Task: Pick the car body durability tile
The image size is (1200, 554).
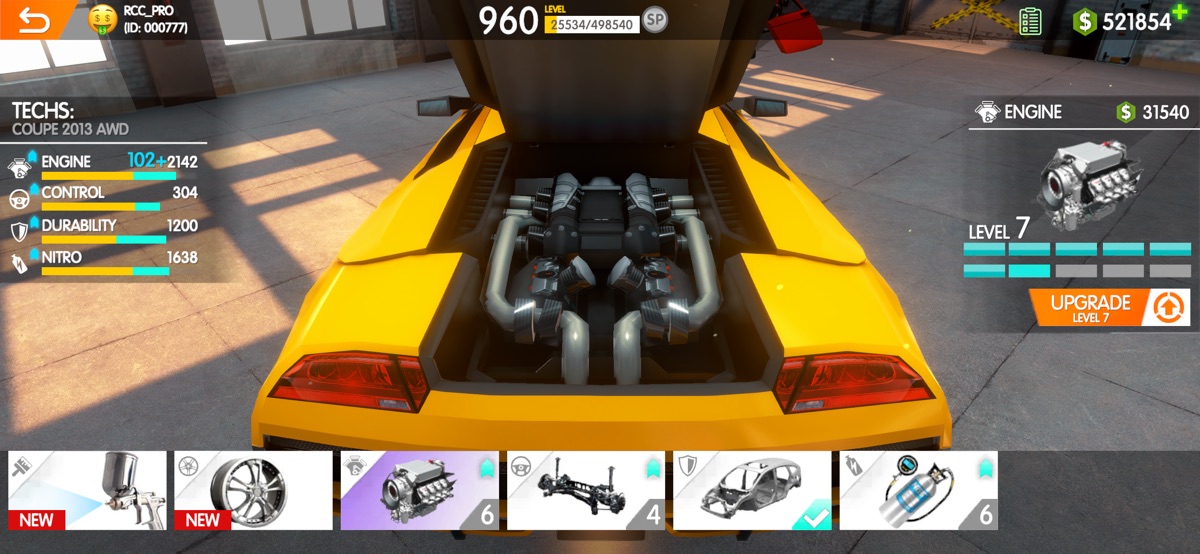Action: [751, 490]
